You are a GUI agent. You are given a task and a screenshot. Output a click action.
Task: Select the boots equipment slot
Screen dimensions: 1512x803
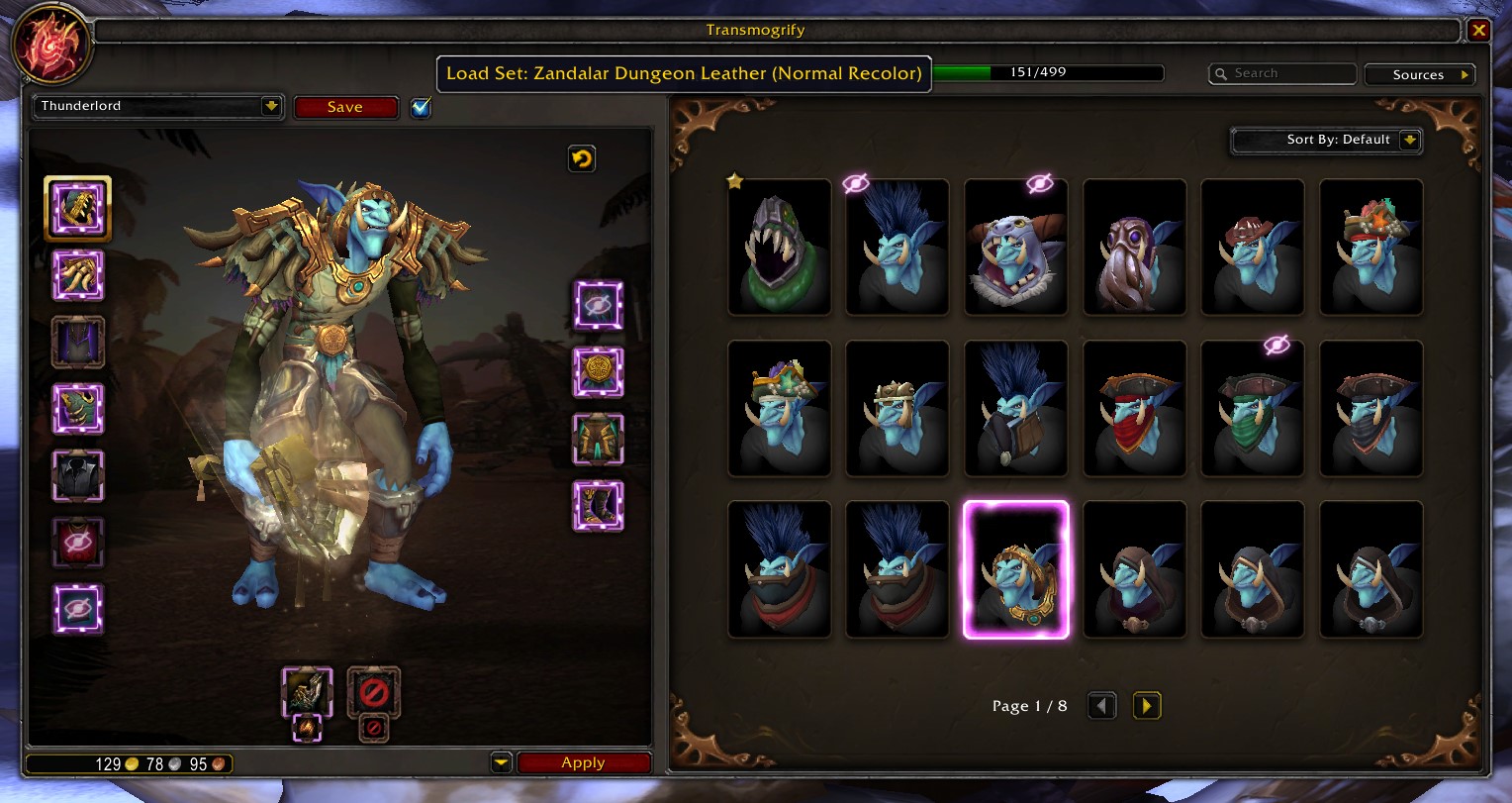pos(599,505)
